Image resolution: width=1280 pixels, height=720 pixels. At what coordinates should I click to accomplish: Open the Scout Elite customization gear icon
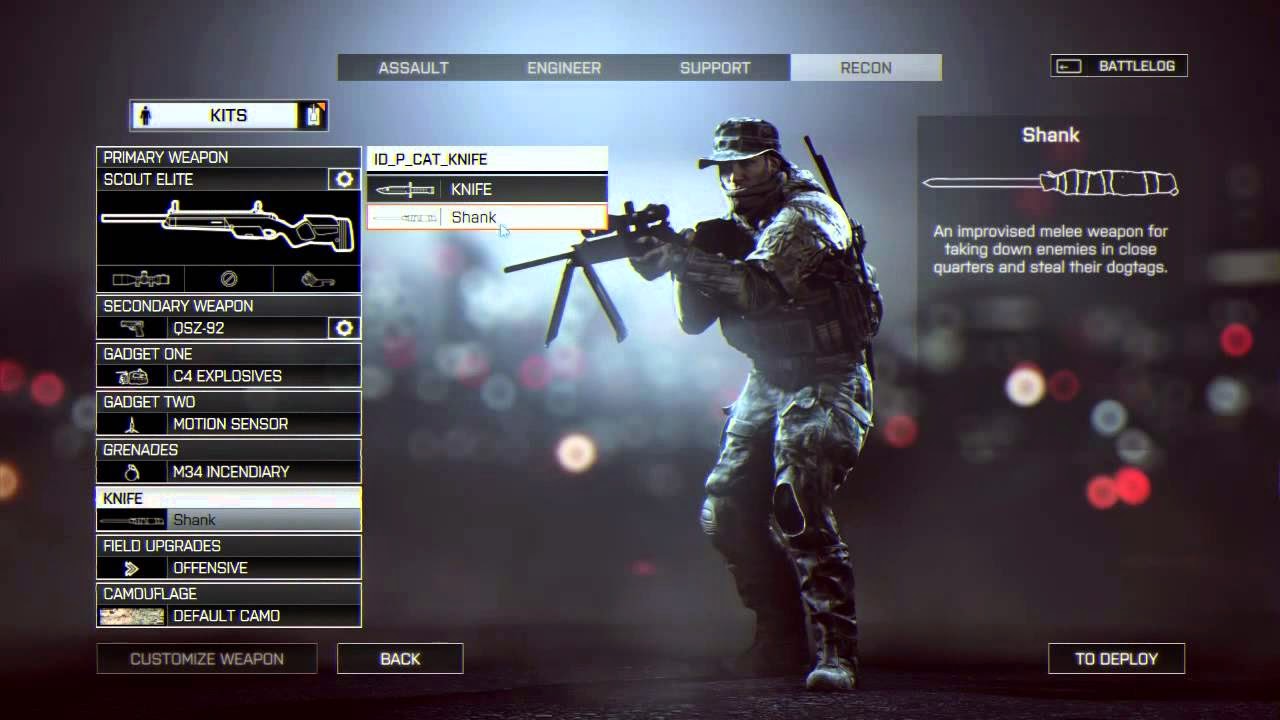(x=344, y=179)
